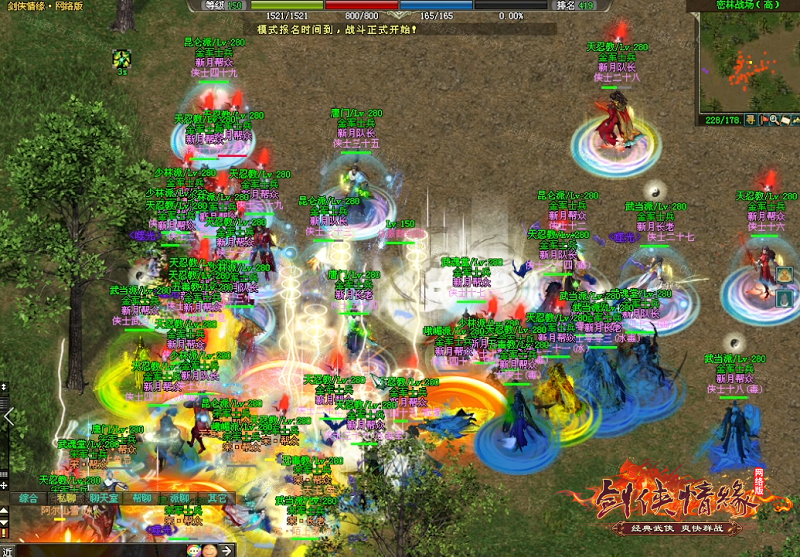The image size is (800, 557).
Task: Open the 派聊 faction chat tab
Action: 178,497
